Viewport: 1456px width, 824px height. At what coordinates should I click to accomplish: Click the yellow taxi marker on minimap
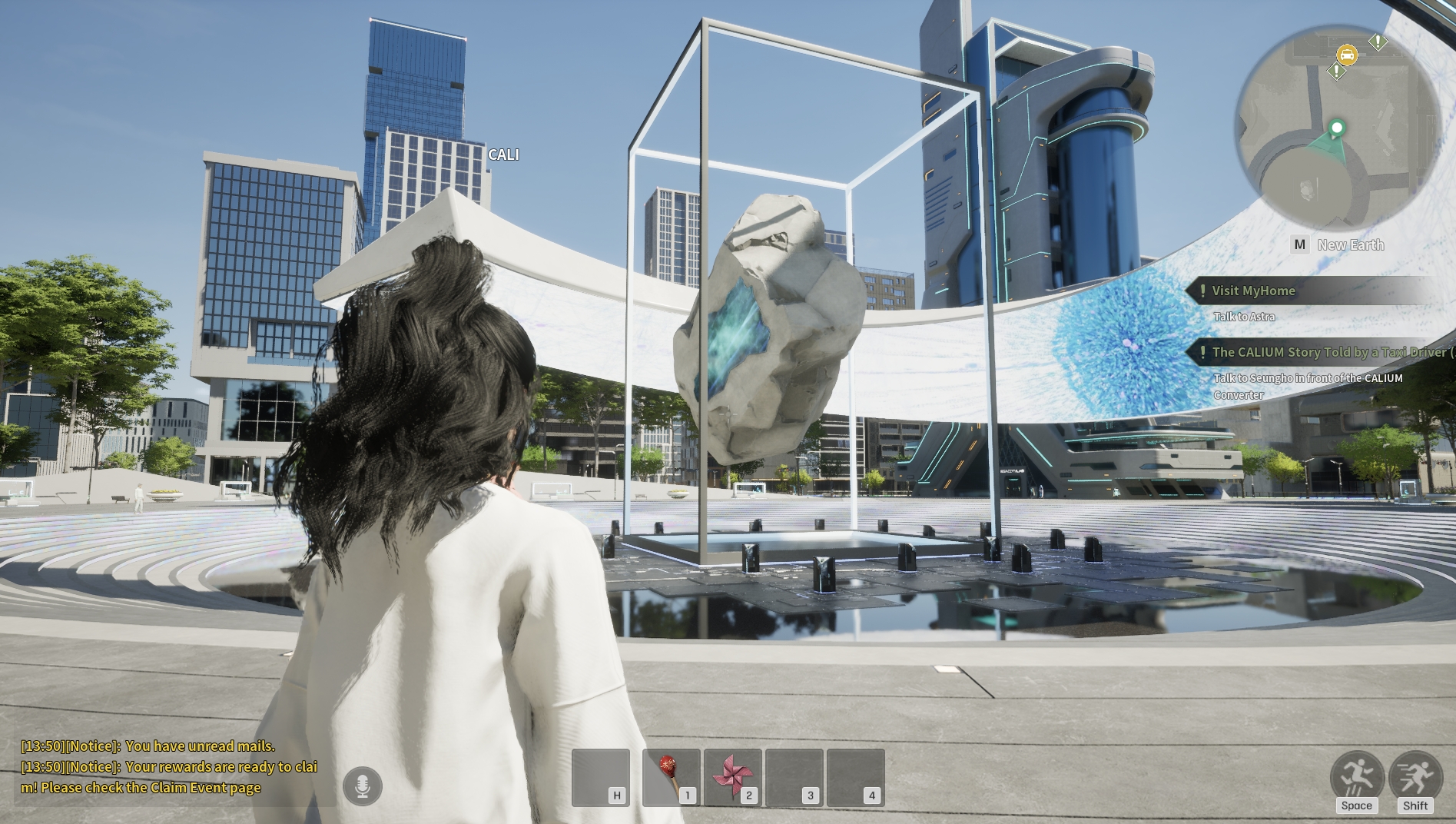[1346, 55]
